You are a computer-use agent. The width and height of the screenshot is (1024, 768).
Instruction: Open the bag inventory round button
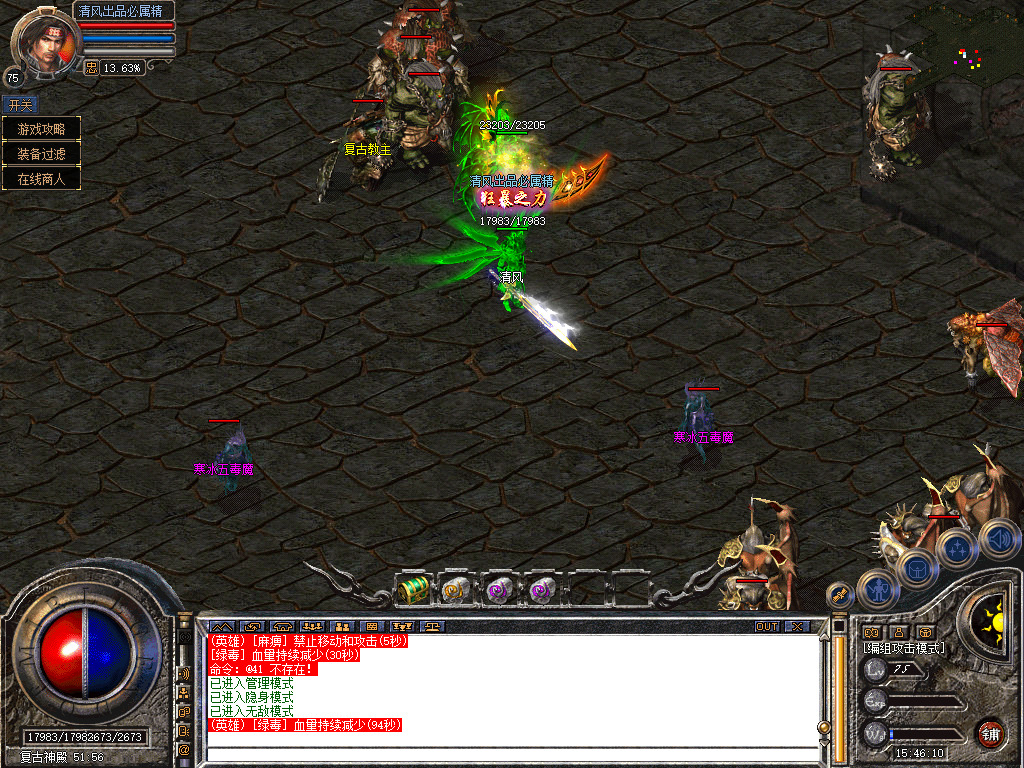click(916, 569)
